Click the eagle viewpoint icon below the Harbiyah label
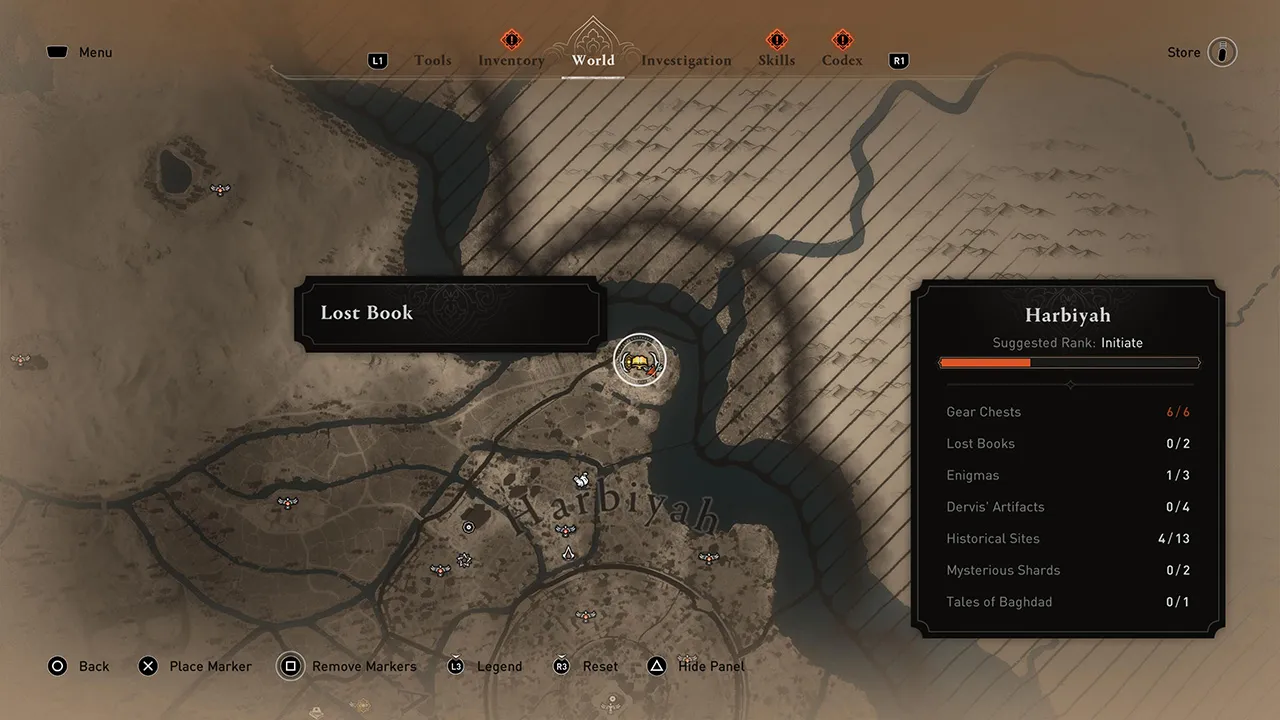 coord(566,530)
